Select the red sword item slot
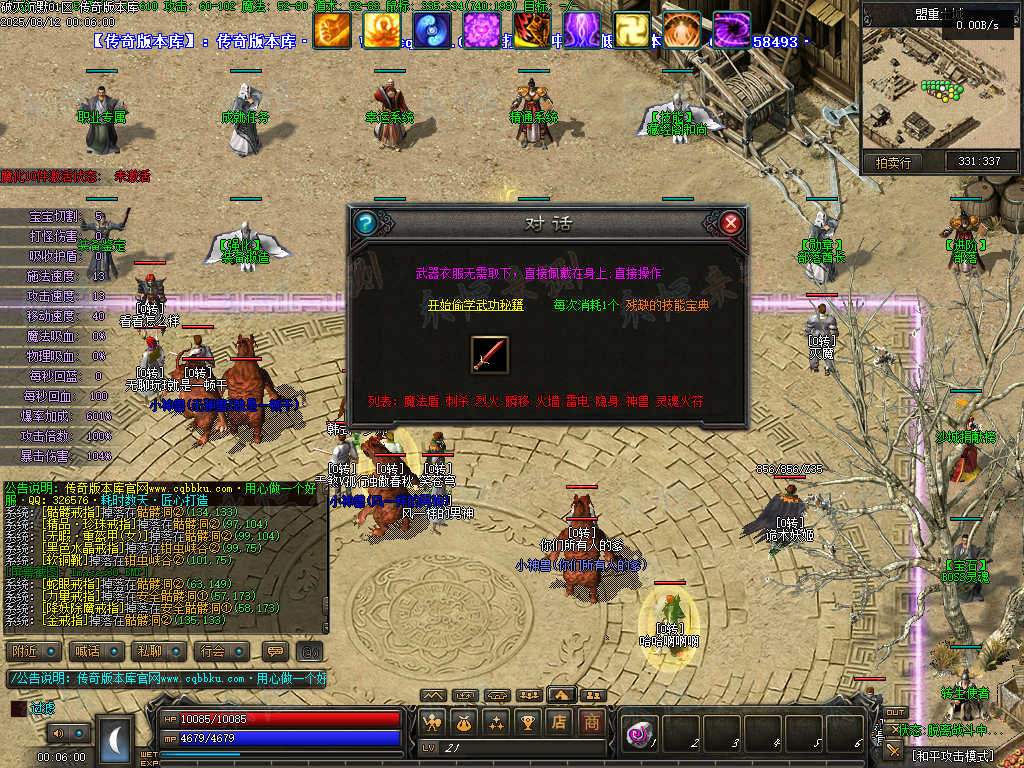This screenshot has height=768, width=1024. click(x=490, y=355)
